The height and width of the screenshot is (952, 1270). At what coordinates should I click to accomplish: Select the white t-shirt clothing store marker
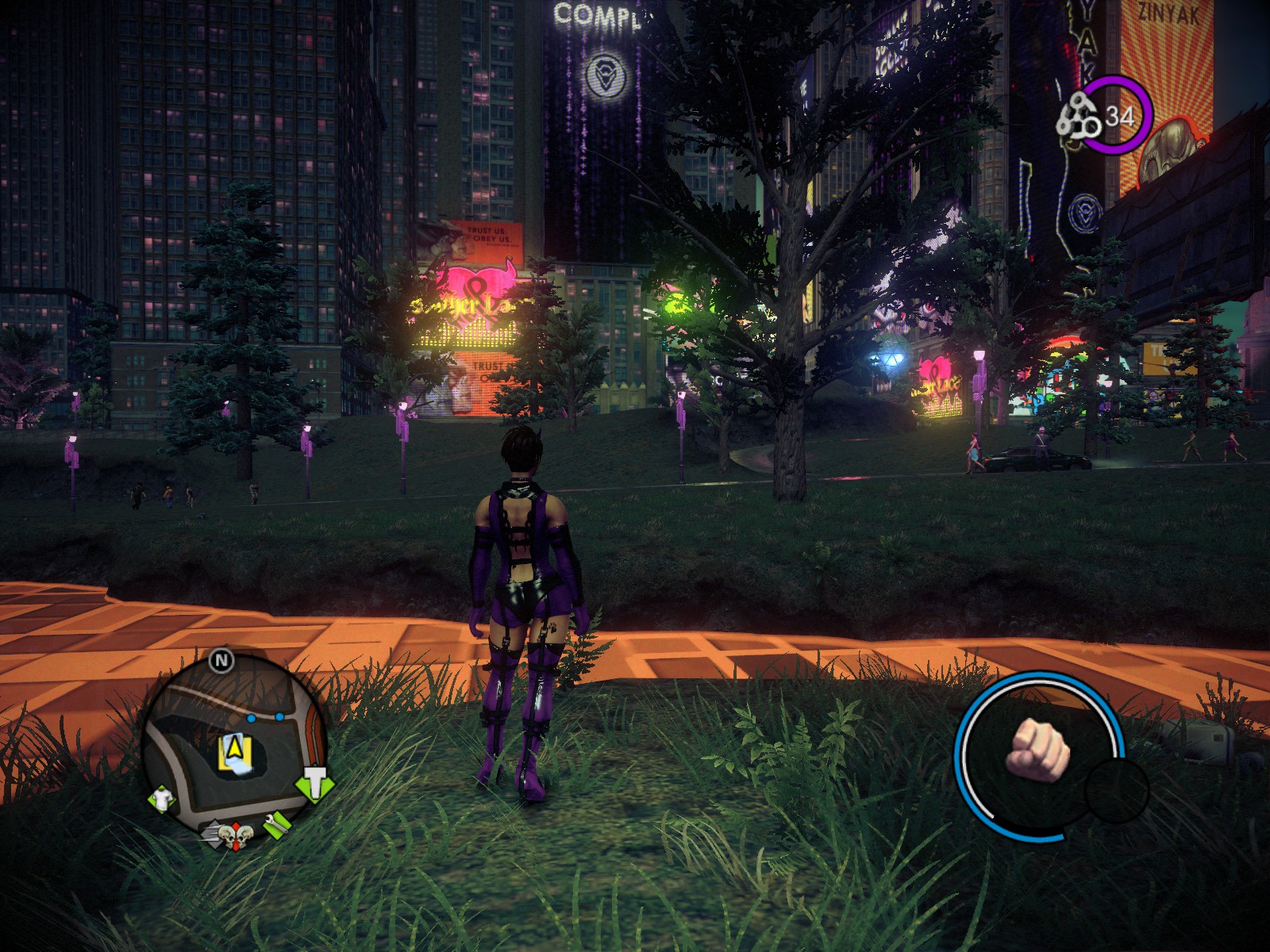coord(162,799)
